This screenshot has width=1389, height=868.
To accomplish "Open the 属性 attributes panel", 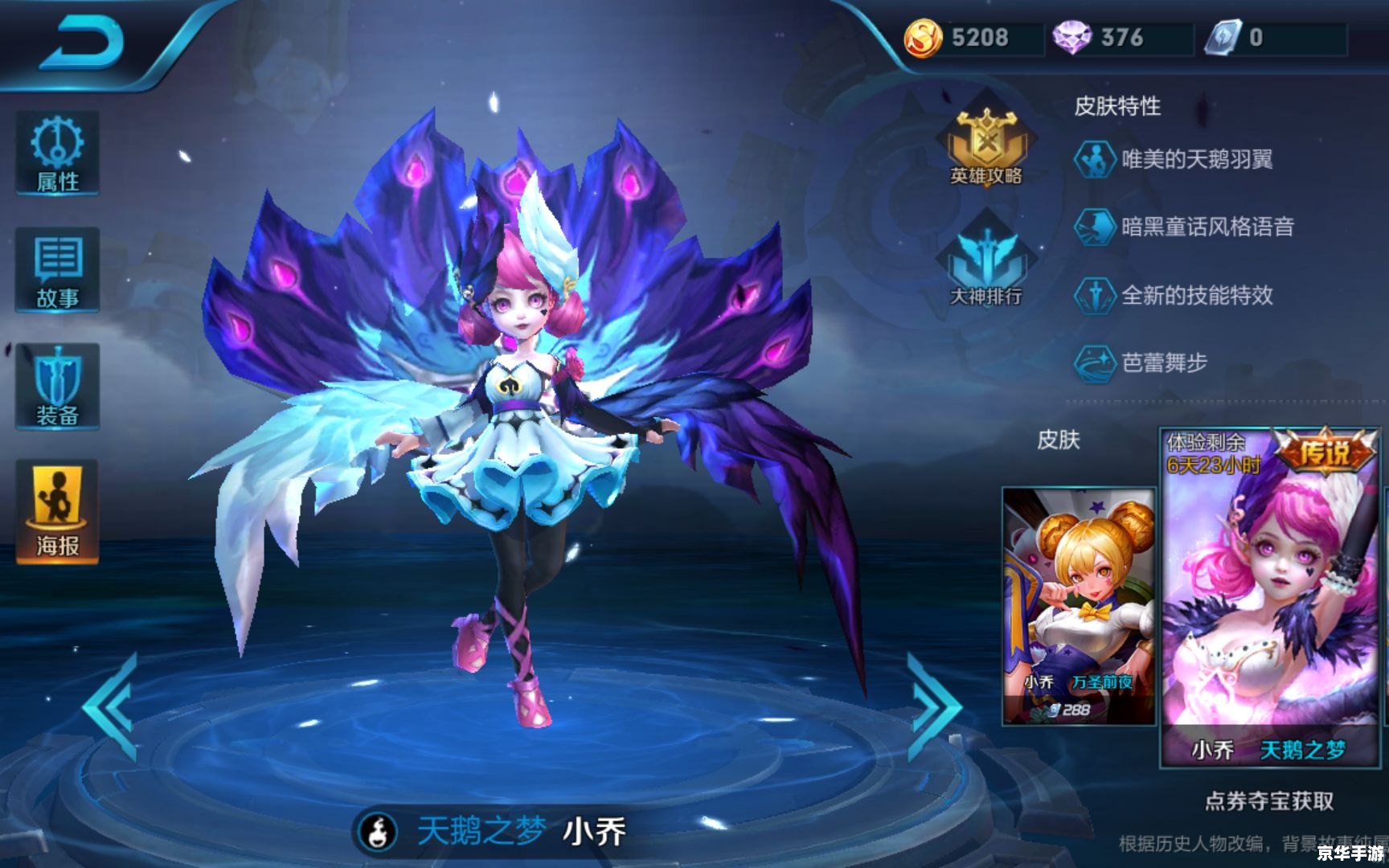I will (55, 155).
